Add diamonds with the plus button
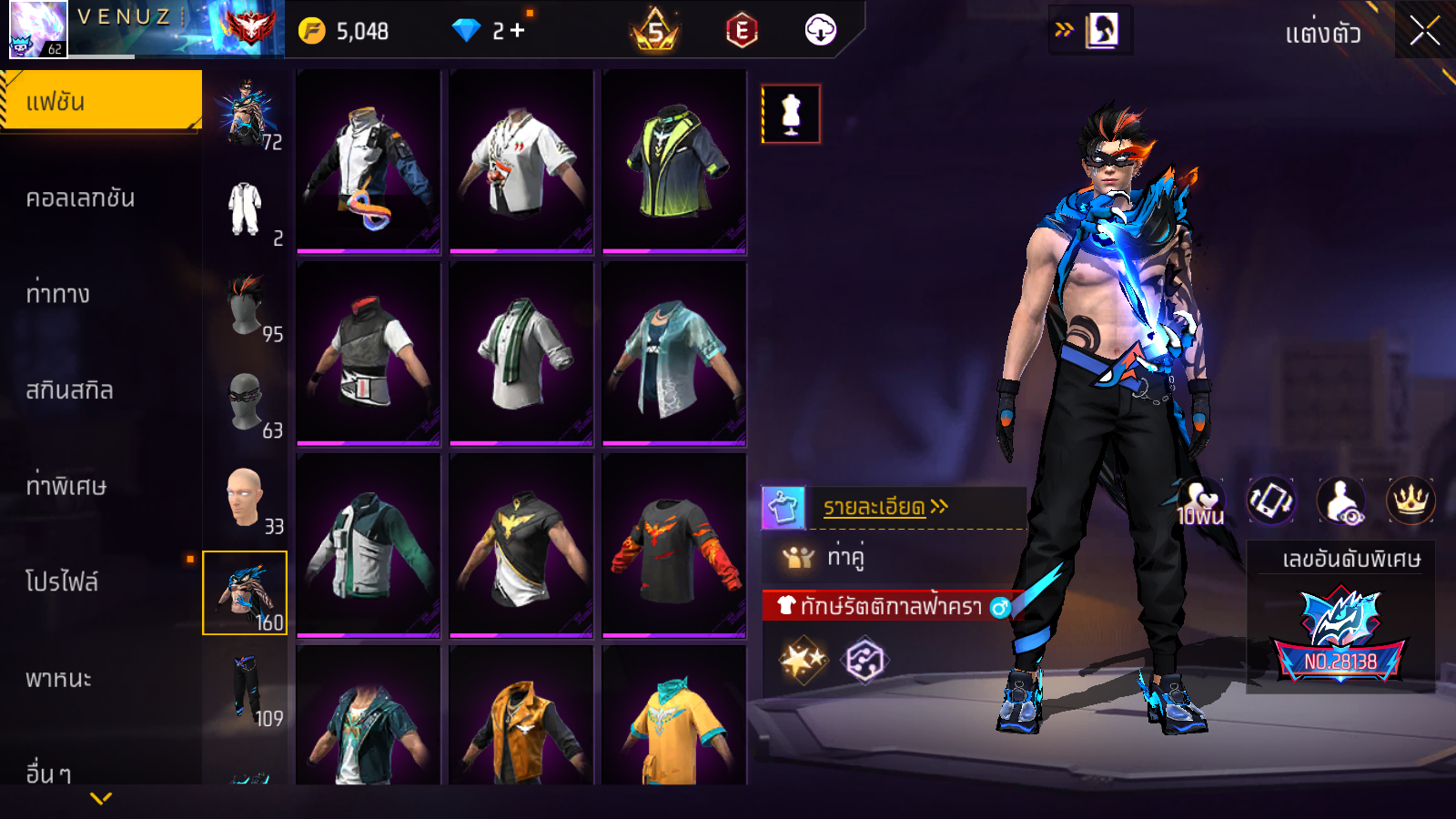This screenshot has width=1456, height=819. point(517,31)
